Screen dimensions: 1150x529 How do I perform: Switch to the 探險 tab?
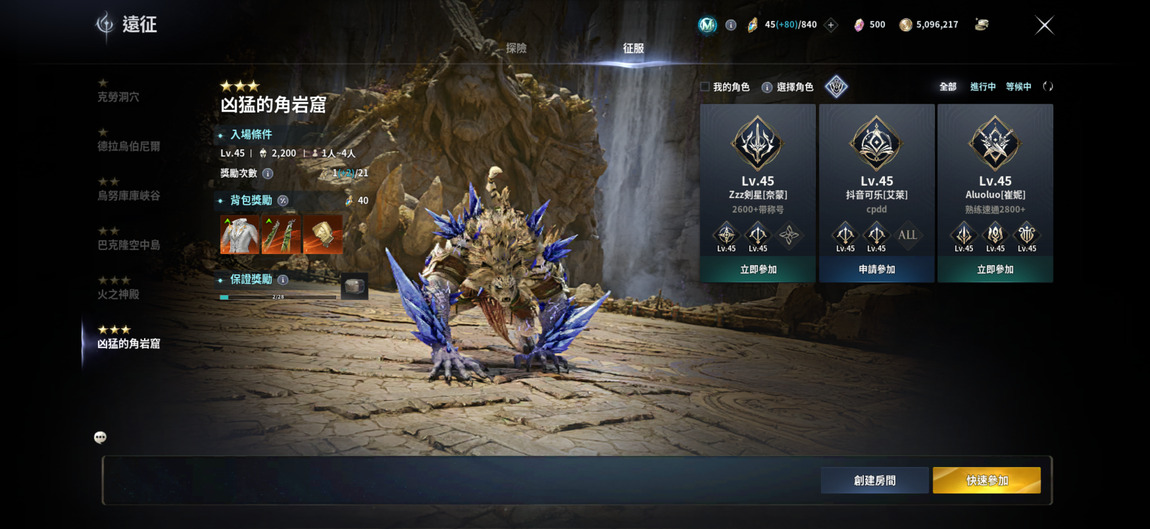pyautogui.click(x=516, y=48)
